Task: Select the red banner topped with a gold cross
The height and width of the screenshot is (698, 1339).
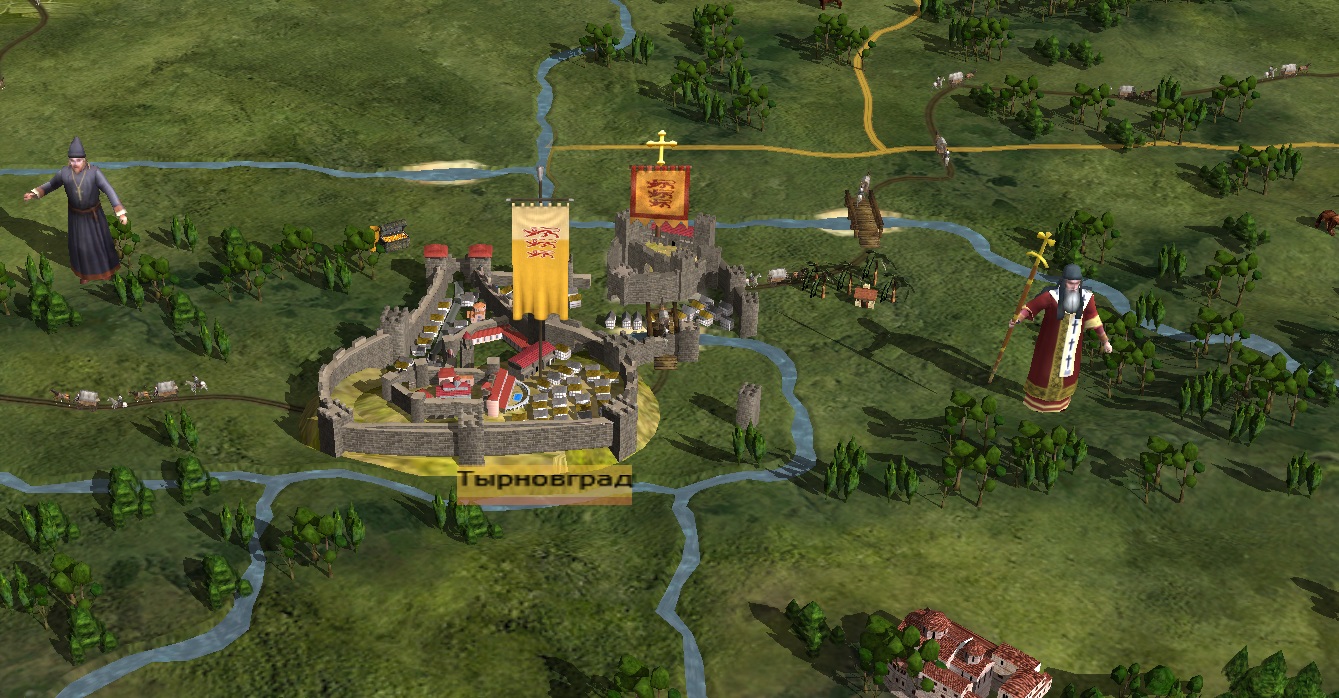Action: (x=660, y=193)
